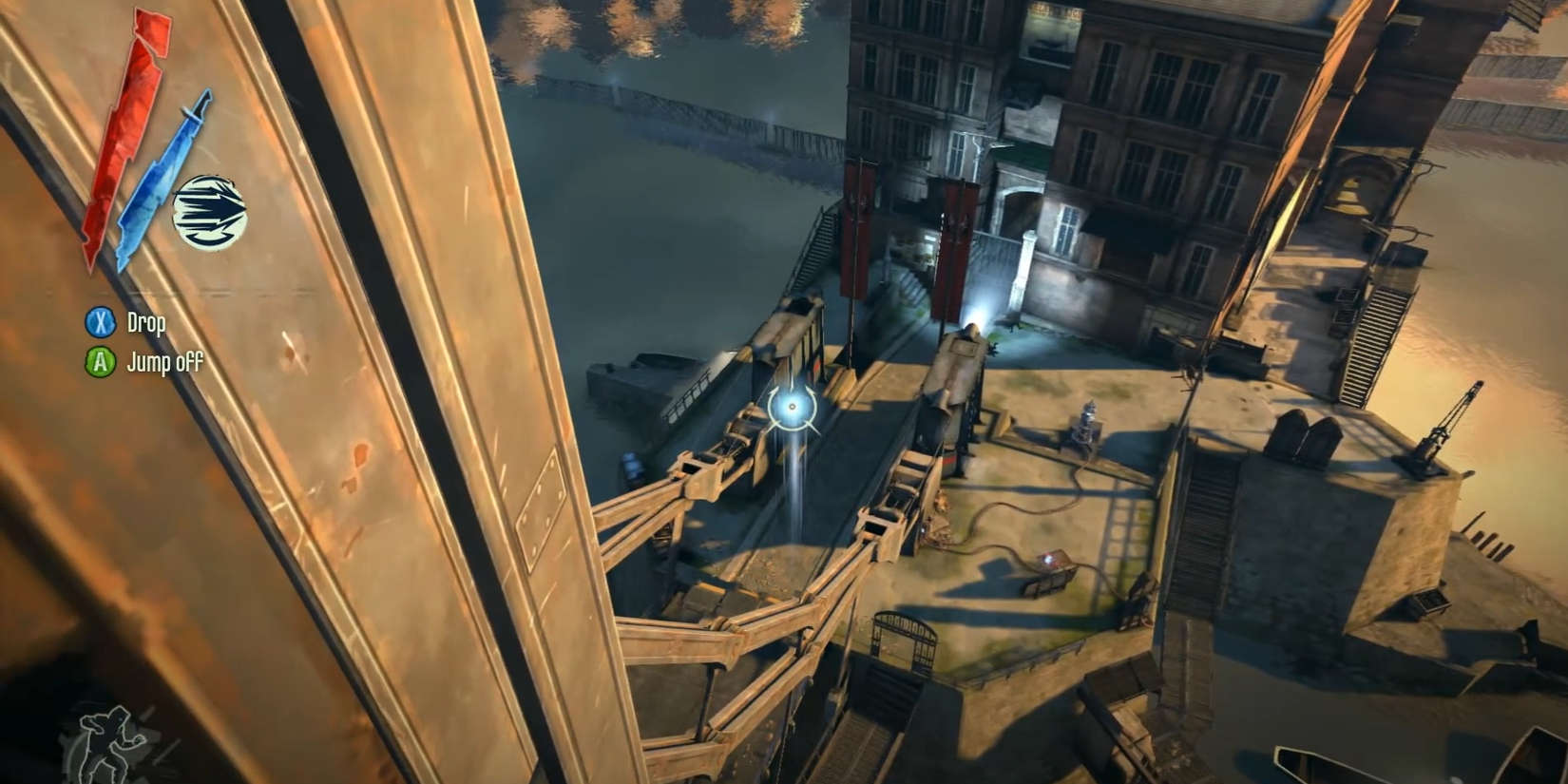Click the left red banner on the bridge

pyautogui.click(x=858, y=228)
